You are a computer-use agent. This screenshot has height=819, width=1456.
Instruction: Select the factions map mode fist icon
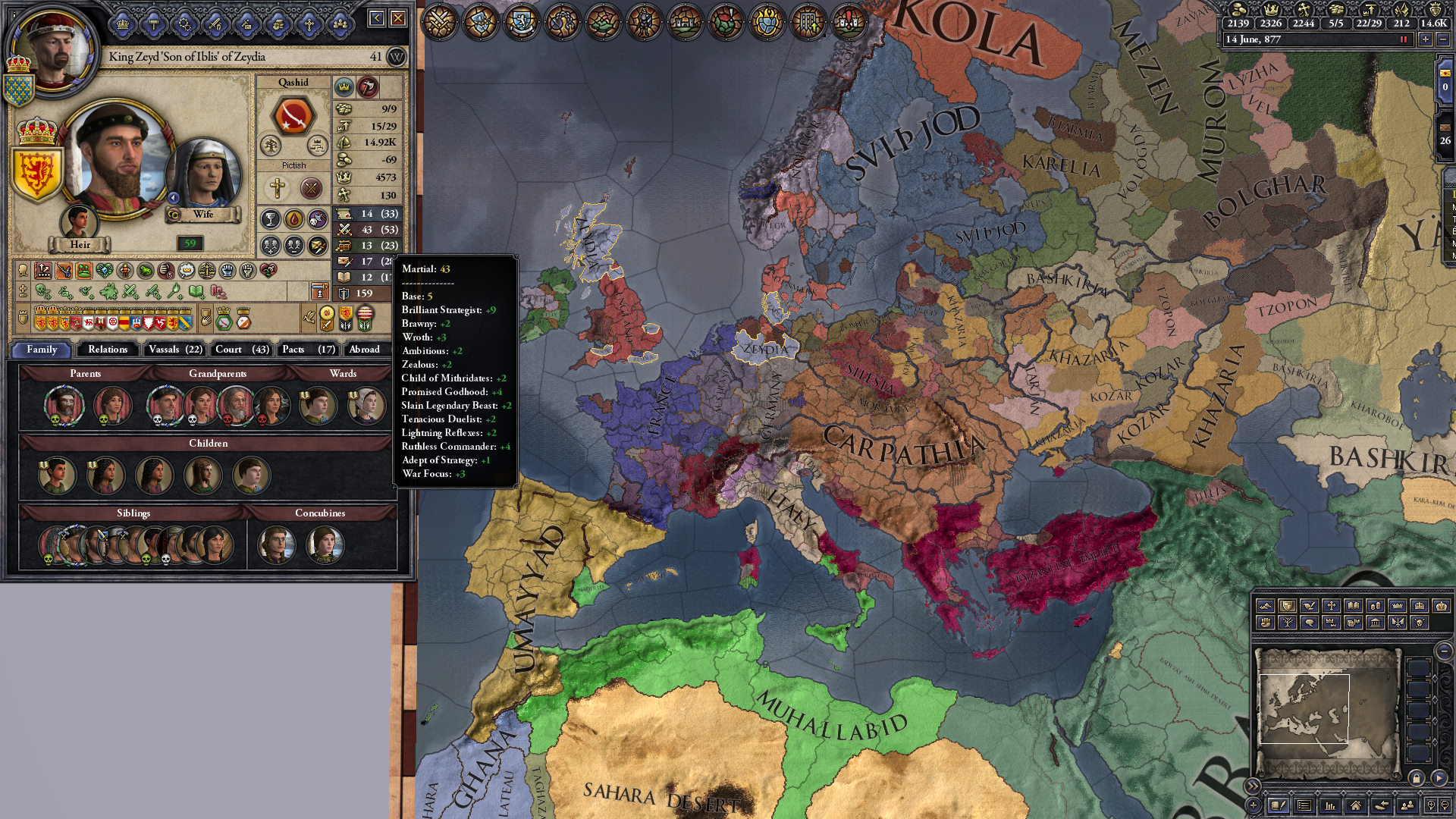(1266, 623)
